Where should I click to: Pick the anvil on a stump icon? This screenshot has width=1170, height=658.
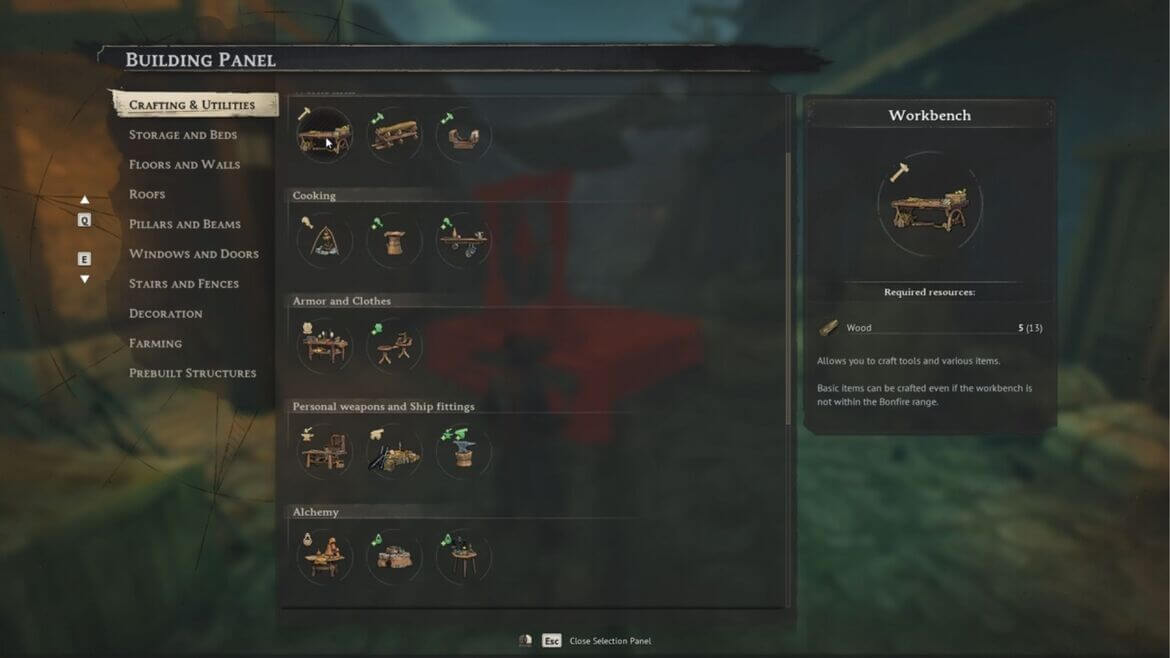tap(463, 452)
